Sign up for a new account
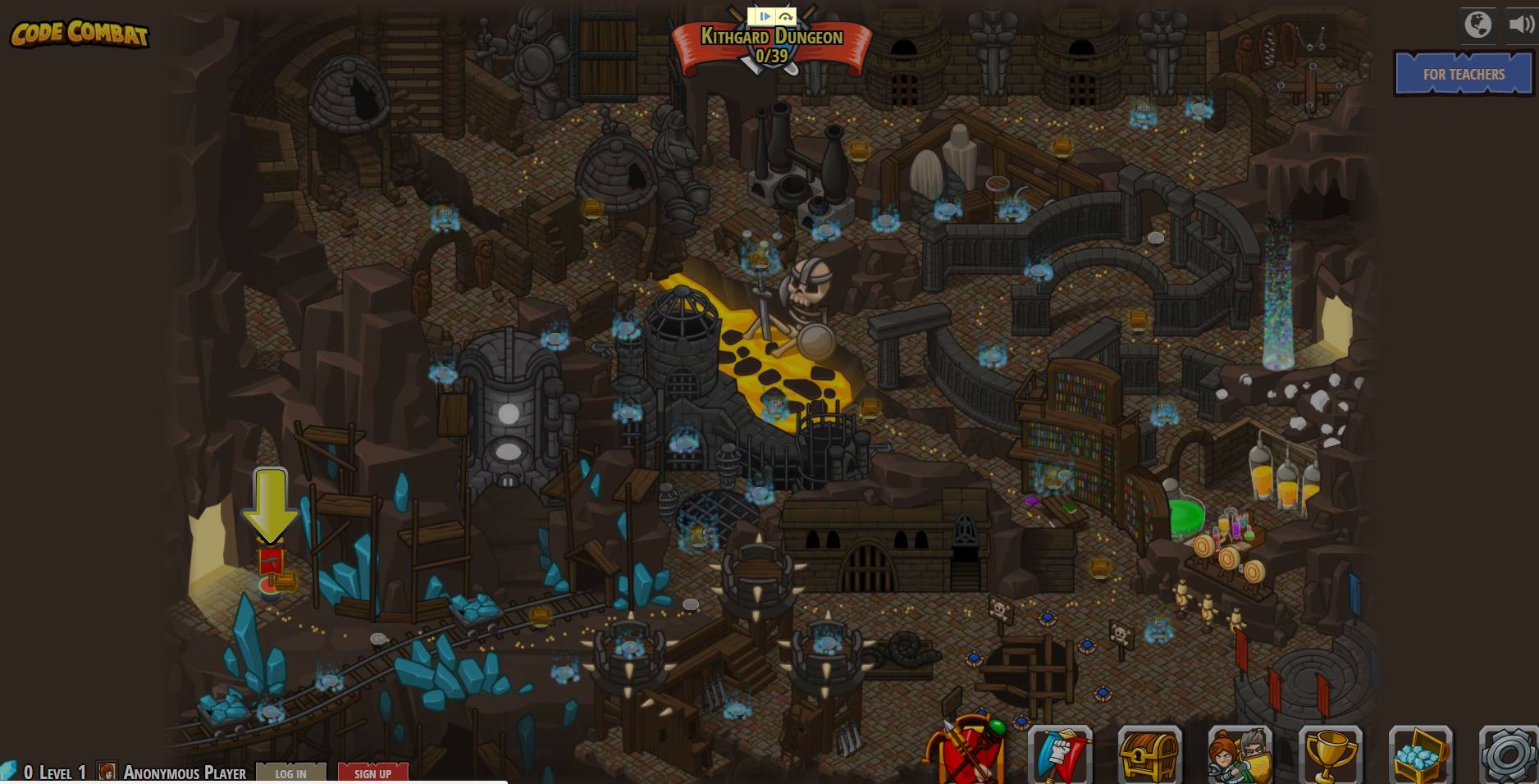The width and height of the screenshot is (1539, 784). [372, 773]
